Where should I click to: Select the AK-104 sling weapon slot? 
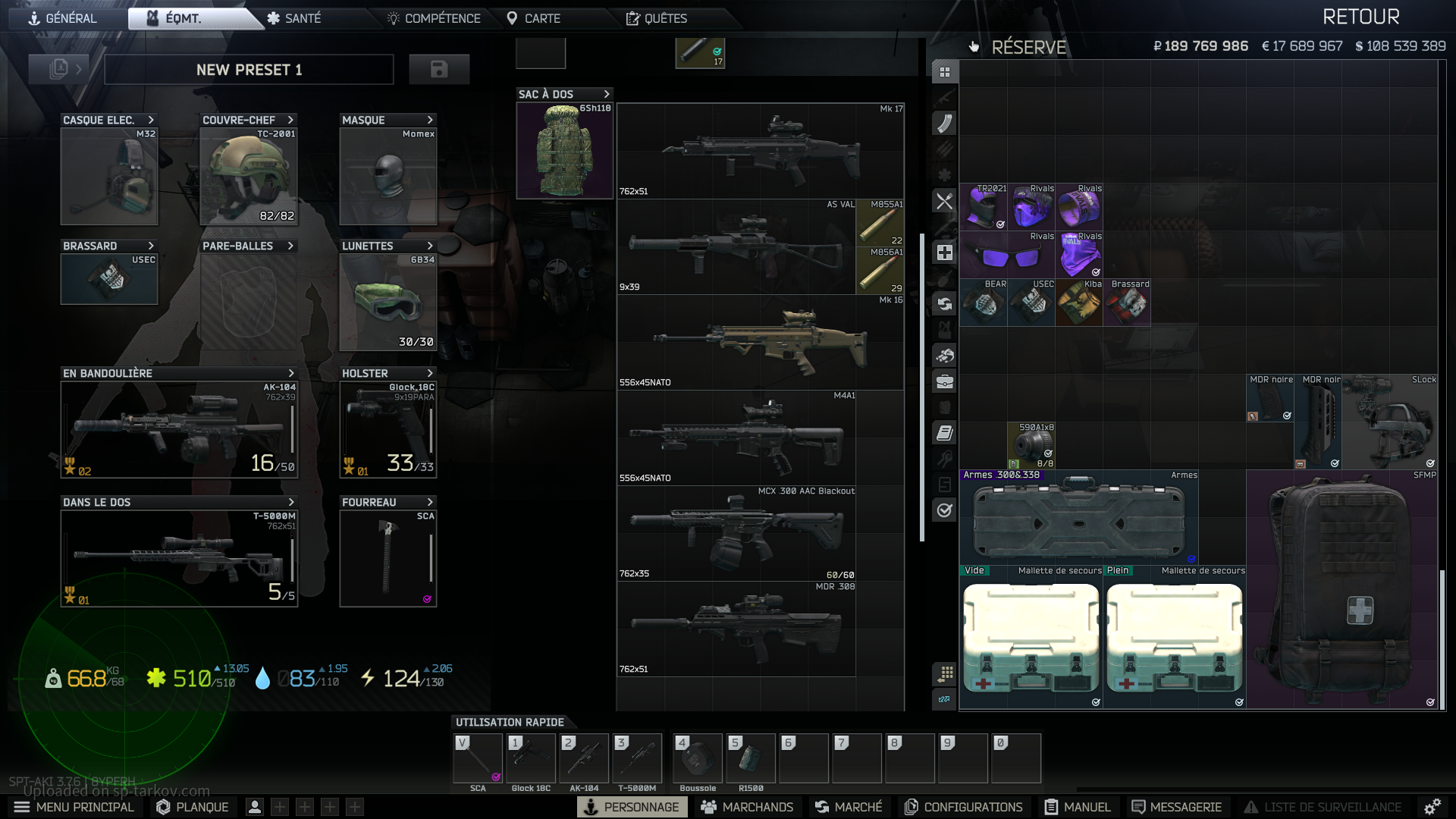pos(179,429)
